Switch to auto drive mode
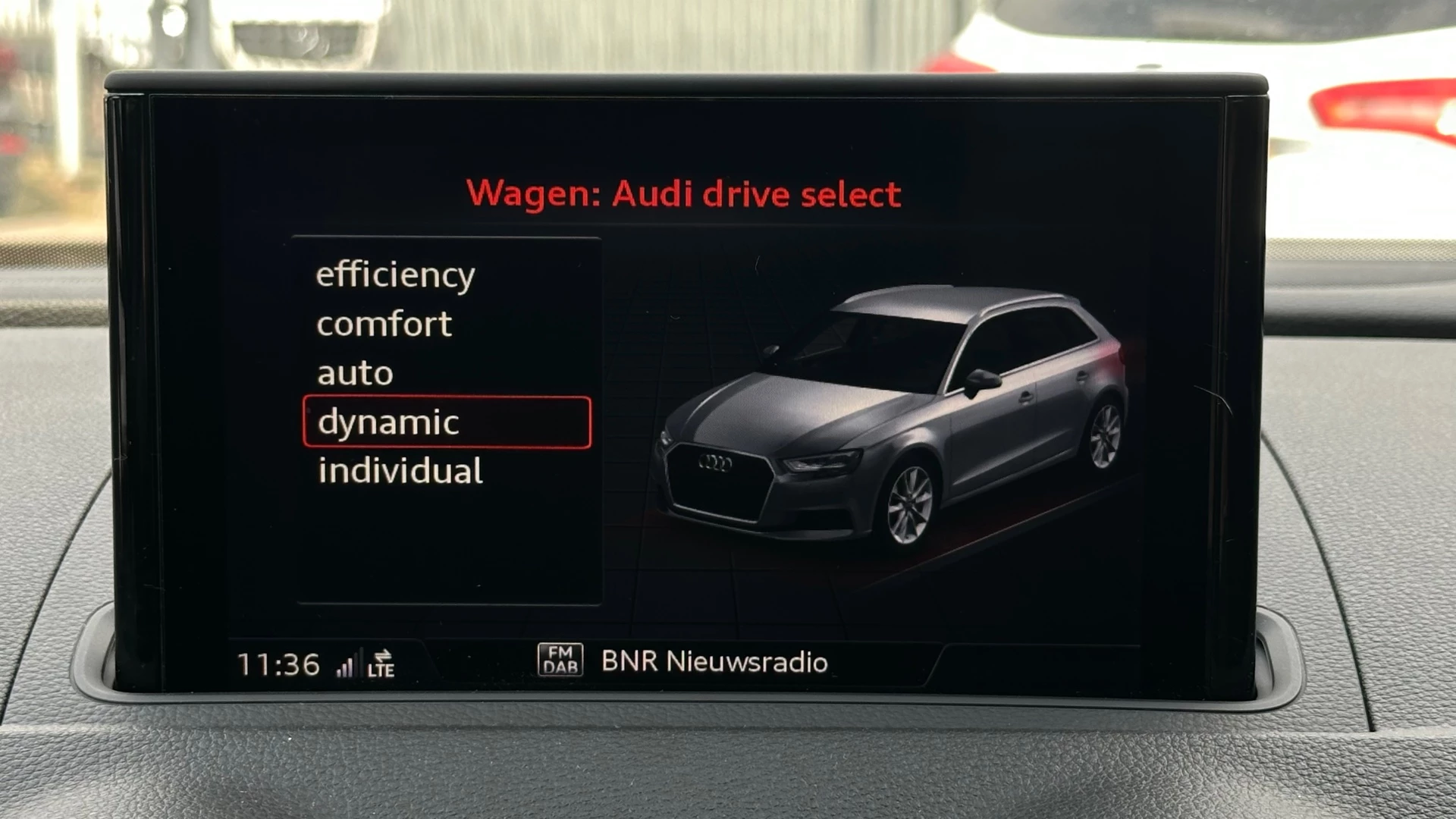The height and width of the screenshot is (819, 1456). click(x=355, y=373)
